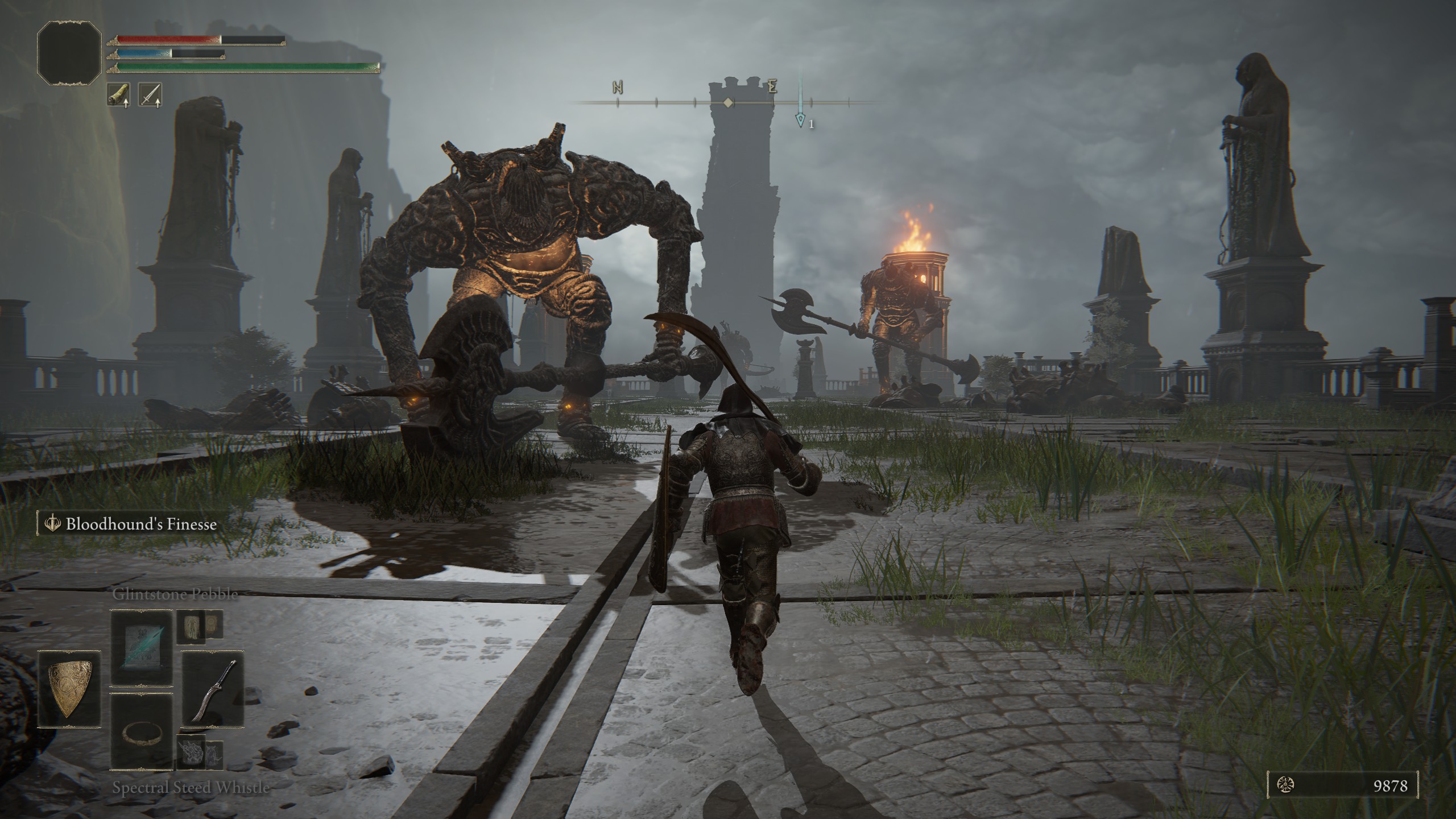Inspect the sword attack-up buff icon

click(150, 95)
